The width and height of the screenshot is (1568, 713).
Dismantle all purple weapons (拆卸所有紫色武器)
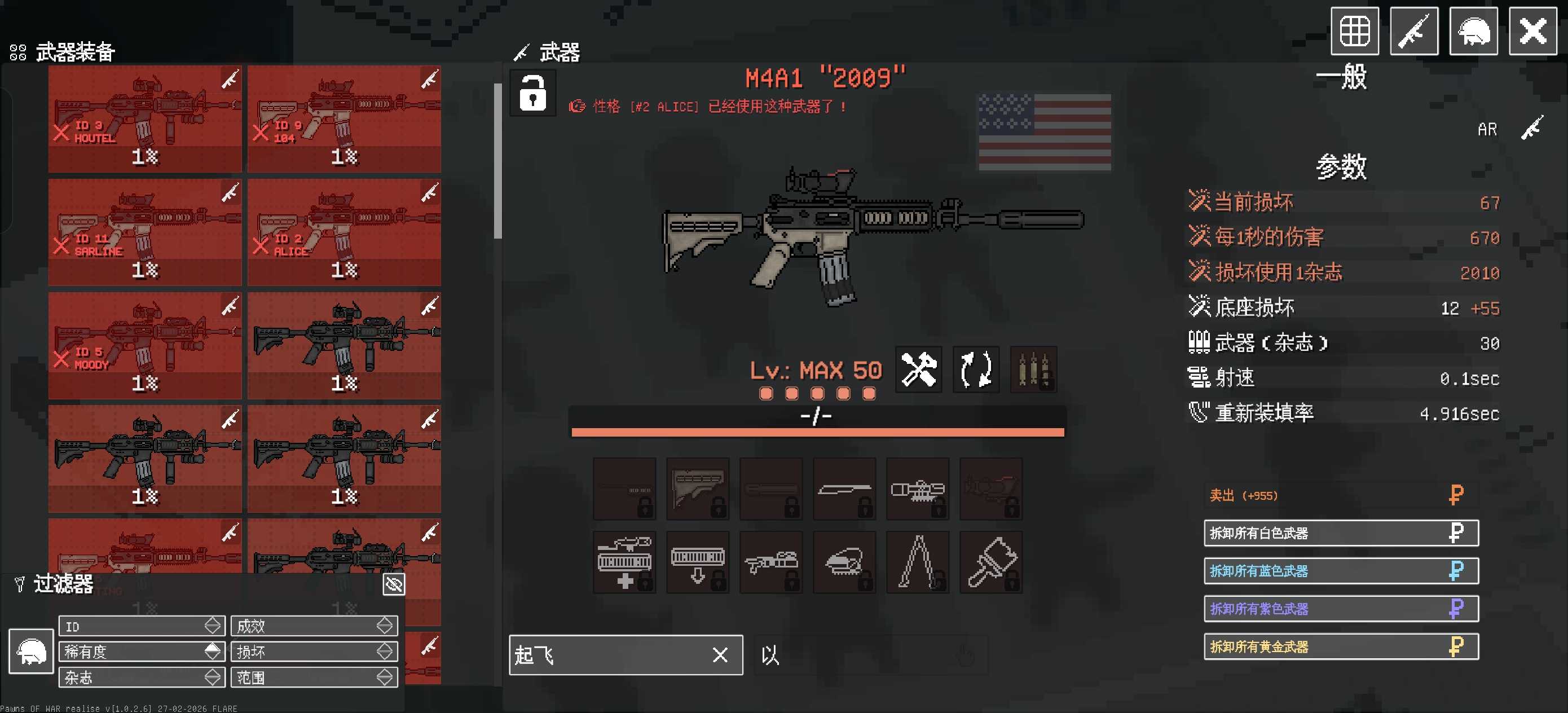pos(1341,609)
